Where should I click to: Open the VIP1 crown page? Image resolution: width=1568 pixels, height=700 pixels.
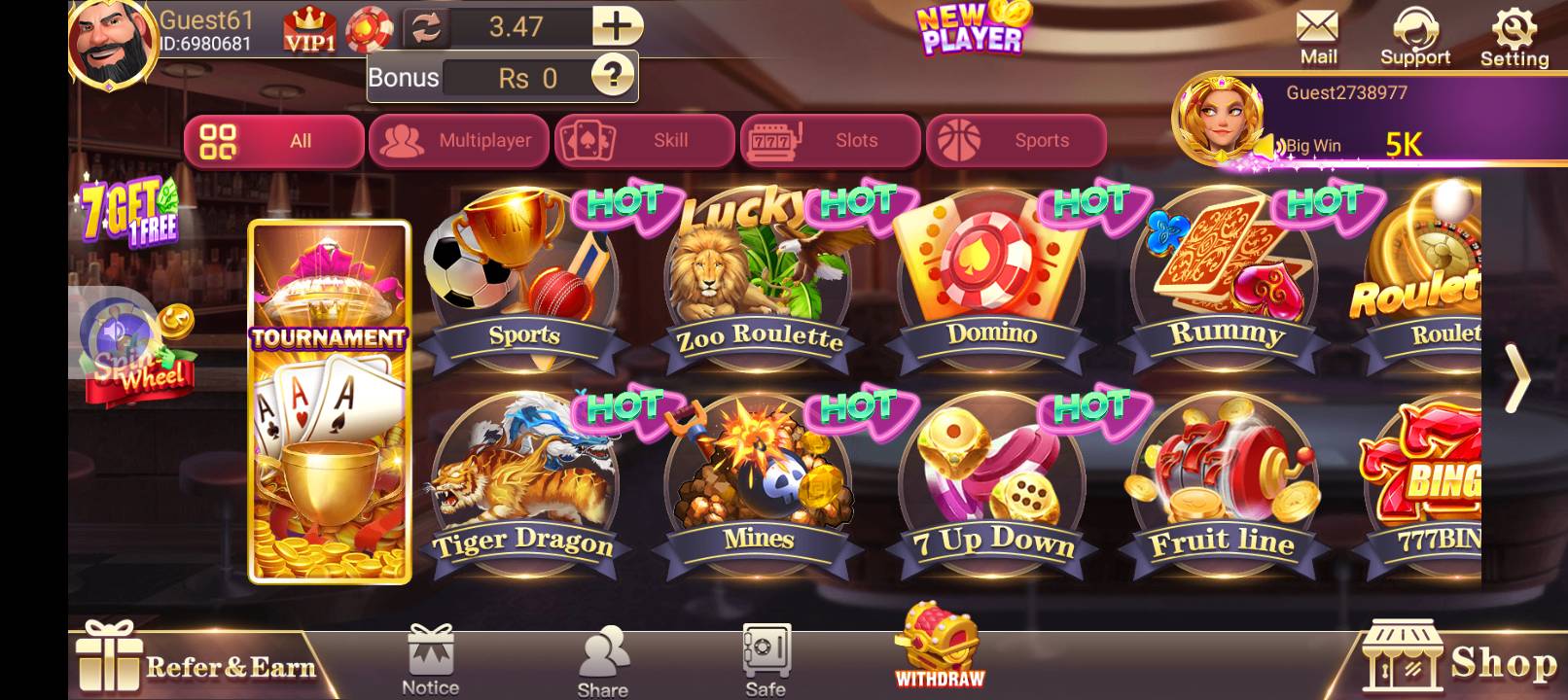click(309, 26)
